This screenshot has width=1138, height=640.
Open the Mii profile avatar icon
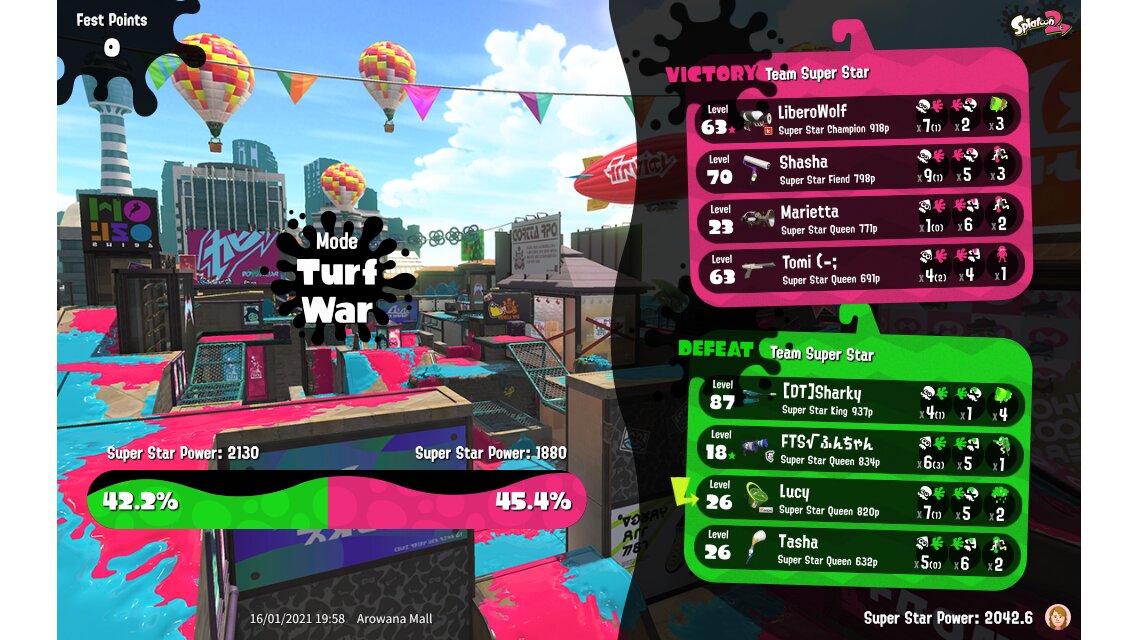click(x=1056, y=616)
